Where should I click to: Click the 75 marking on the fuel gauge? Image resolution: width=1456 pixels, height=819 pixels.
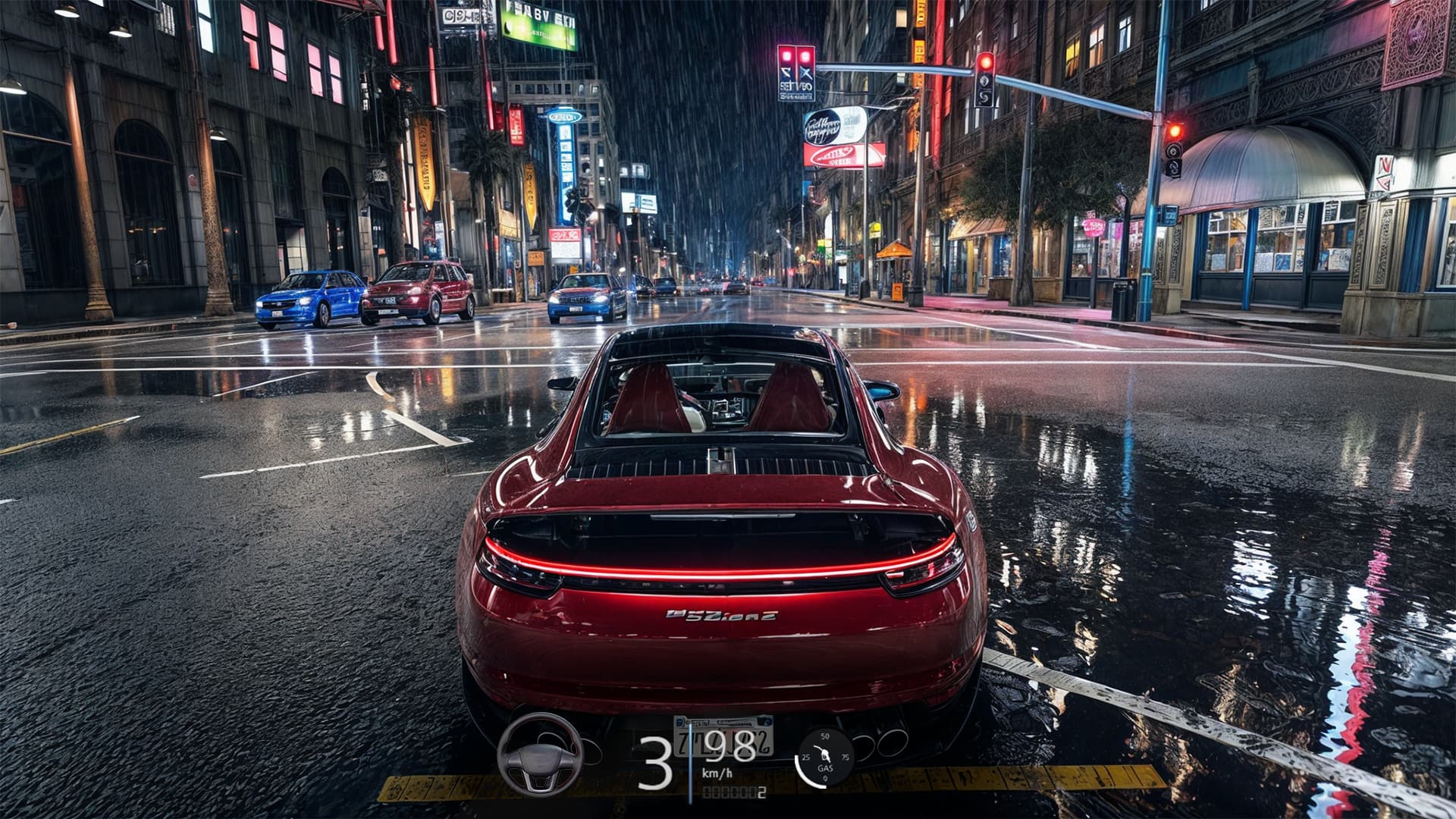(x=846, y=757)
